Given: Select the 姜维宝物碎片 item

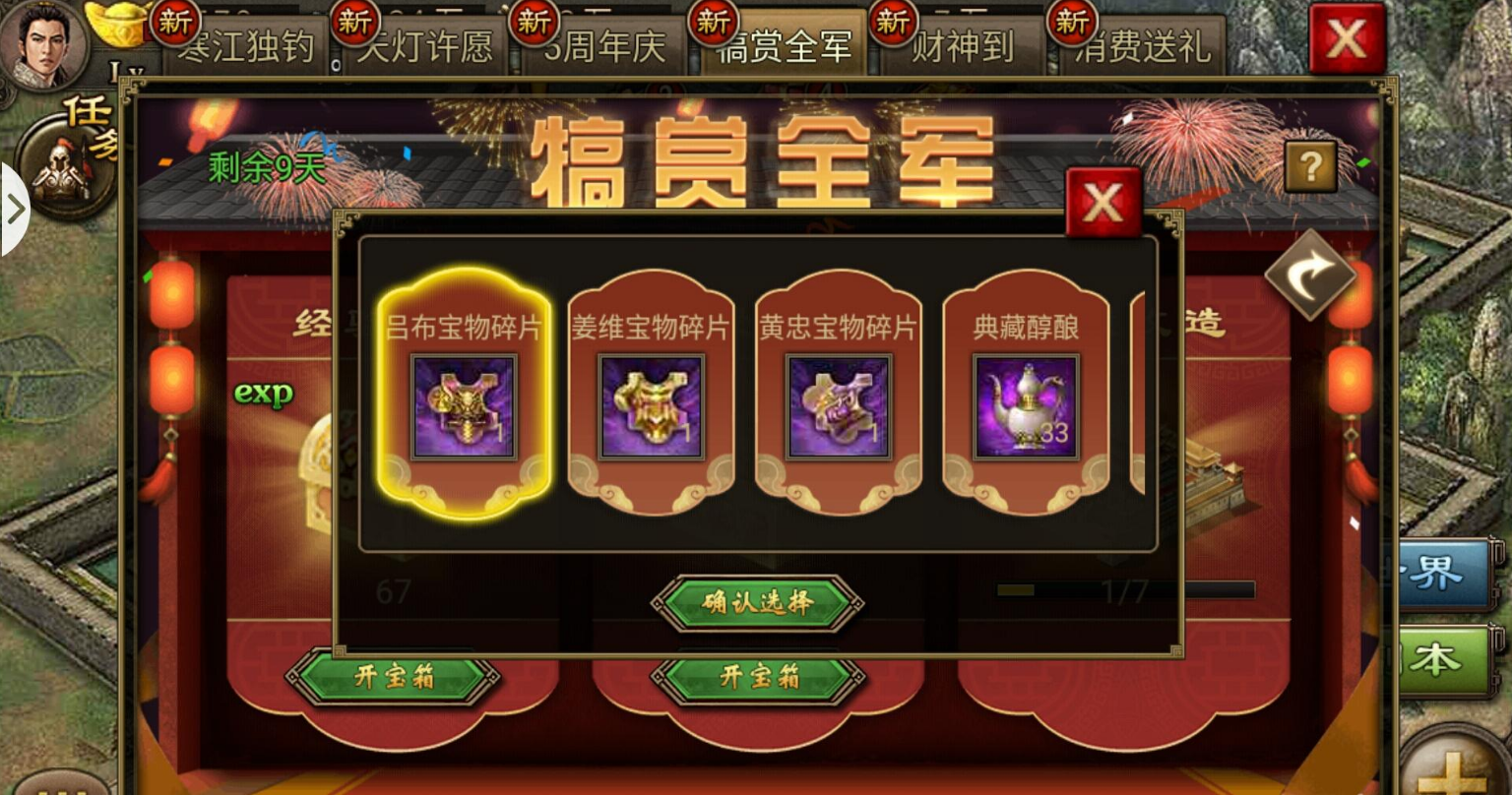Looking at the screenshot, I should (650, 406).
